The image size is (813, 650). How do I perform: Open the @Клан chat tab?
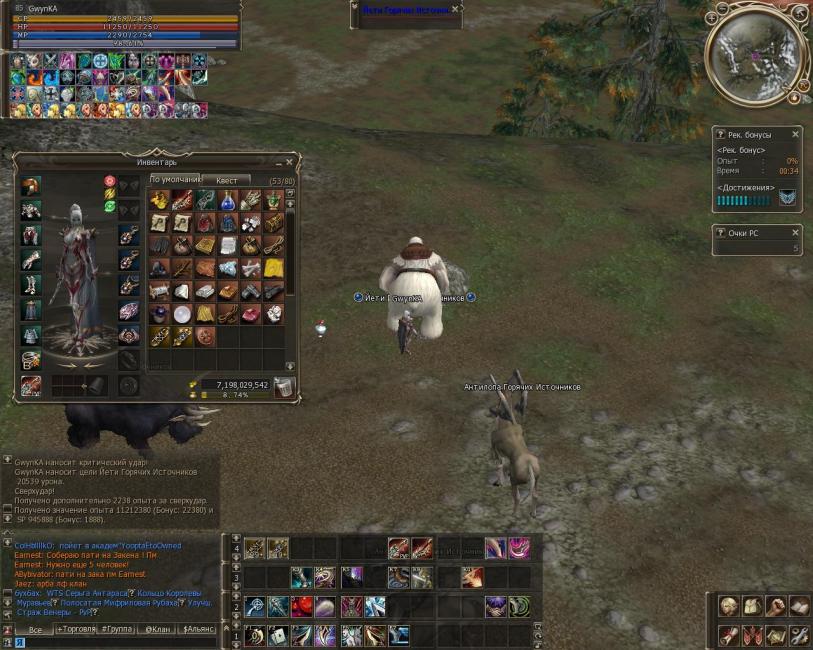click(155, 630)
